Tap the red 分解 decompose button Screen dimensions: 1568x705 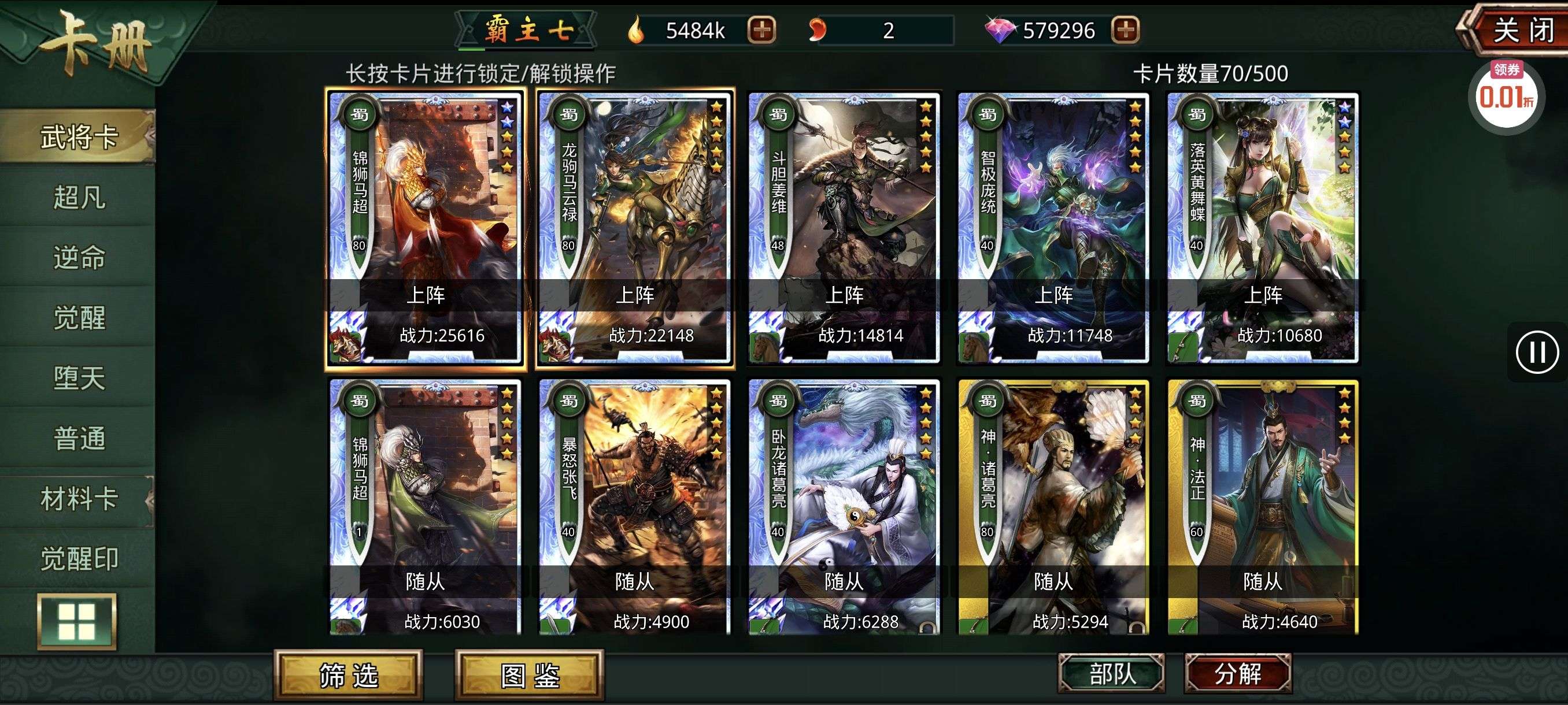pos(1237,673)
